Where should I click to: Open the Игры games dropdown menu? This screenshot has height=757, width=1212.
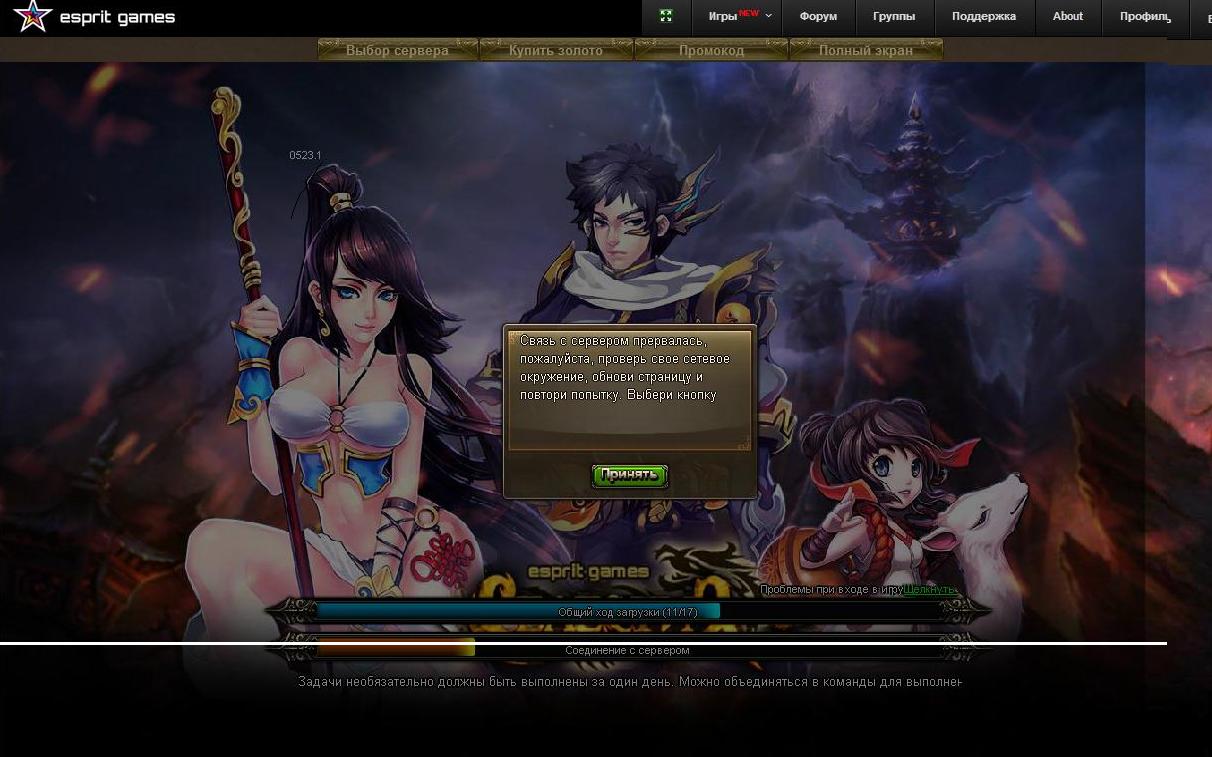click(x=740, y=17)
